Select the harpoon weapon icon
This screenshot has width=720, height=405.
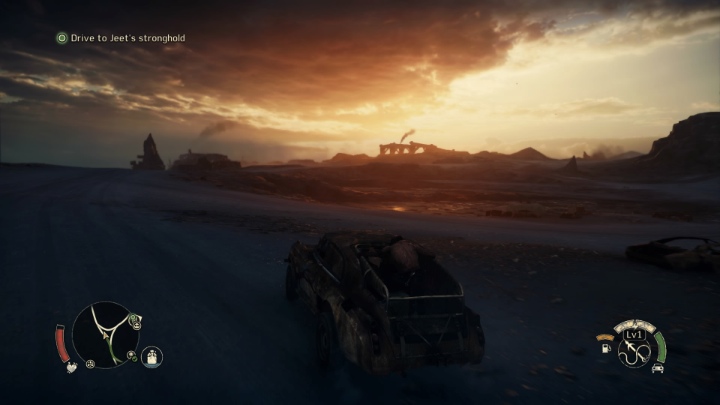pos(633,351)
